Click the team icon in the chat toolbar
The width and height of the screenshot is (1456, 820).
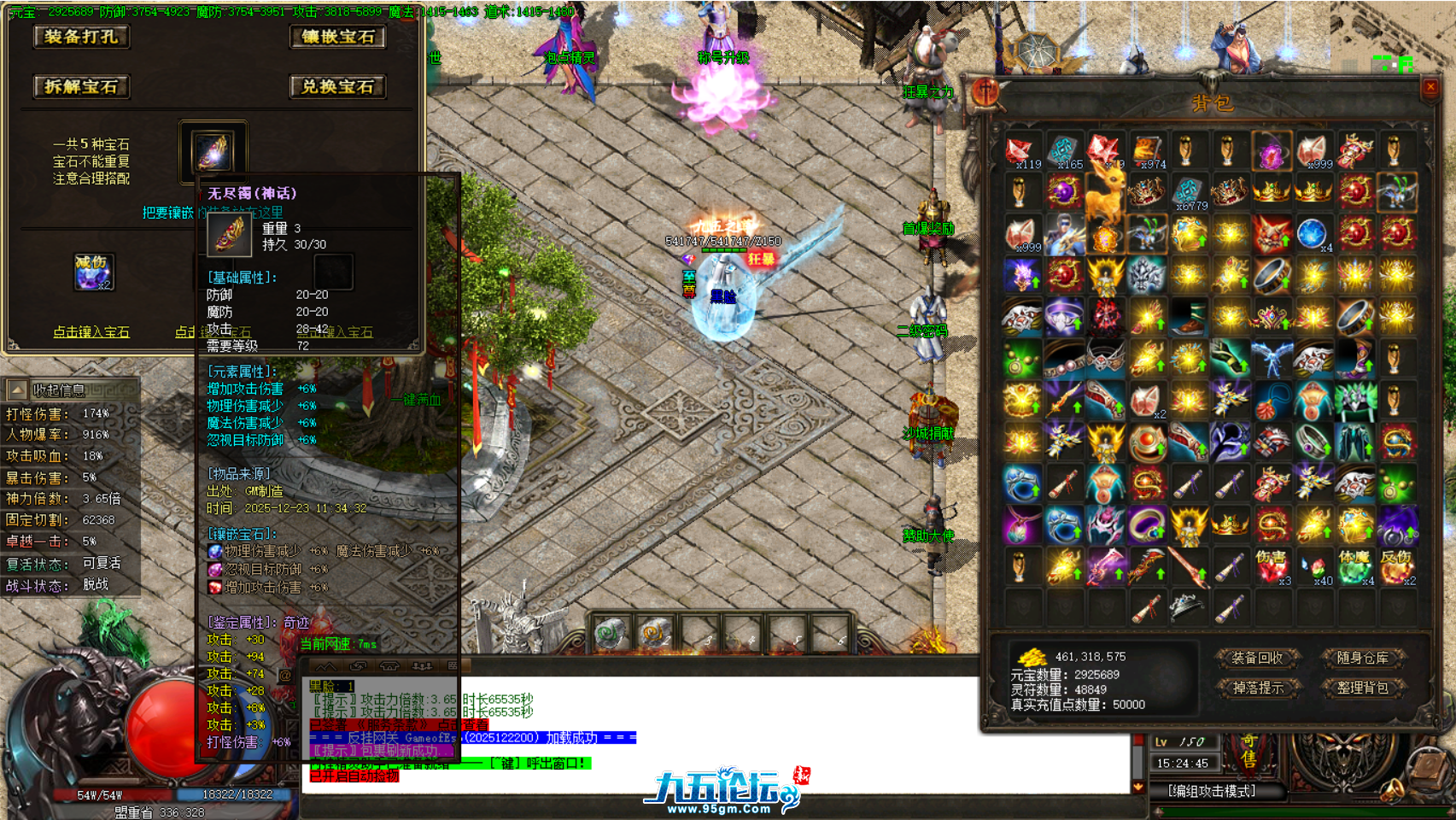422,666
